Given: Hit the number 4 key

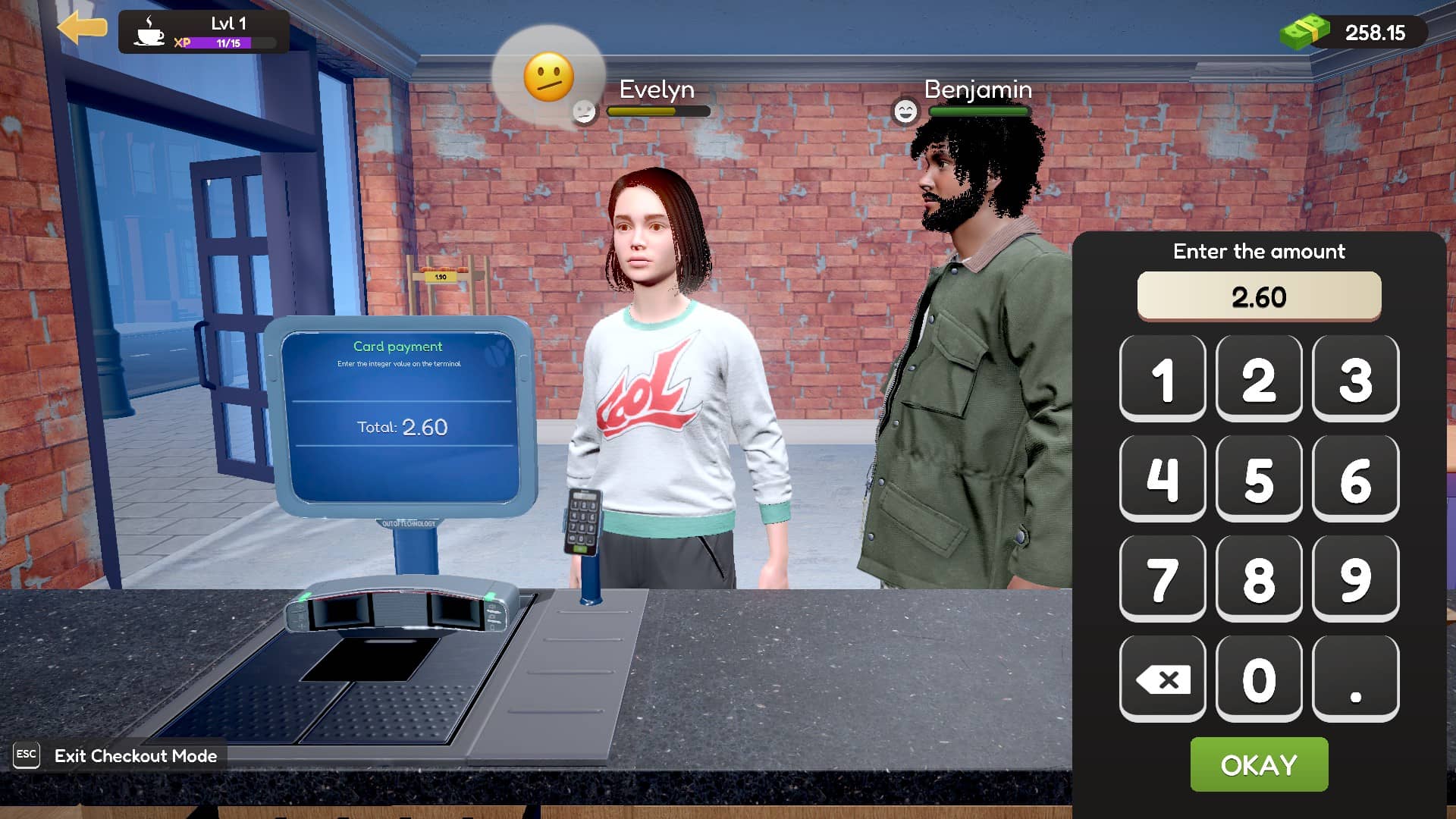Looking at the screenshot, I should [x=1163, y=479].
